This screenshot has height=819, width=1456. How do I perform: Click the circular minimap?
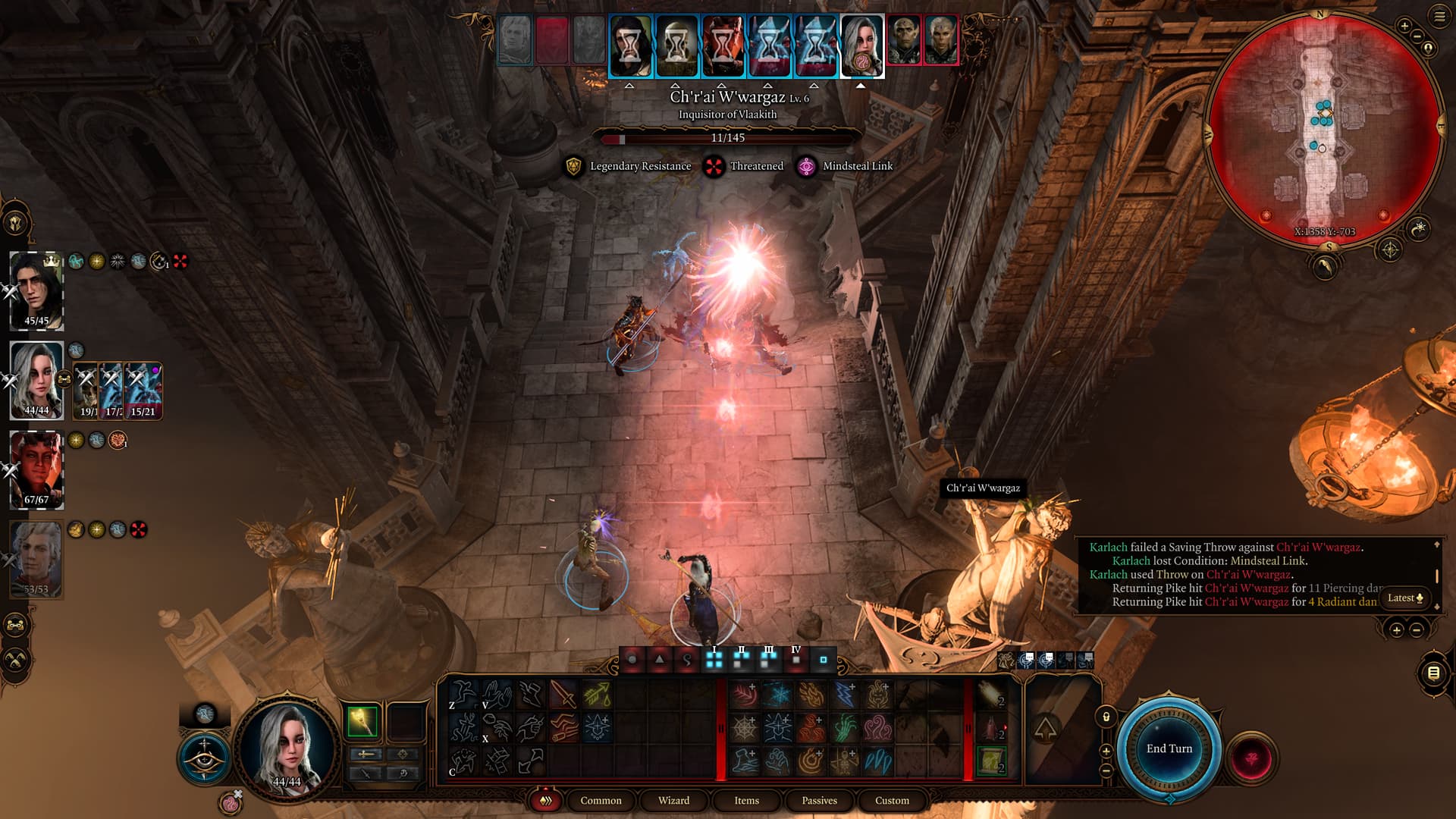pyautogui.click(x=1323, y=129)
